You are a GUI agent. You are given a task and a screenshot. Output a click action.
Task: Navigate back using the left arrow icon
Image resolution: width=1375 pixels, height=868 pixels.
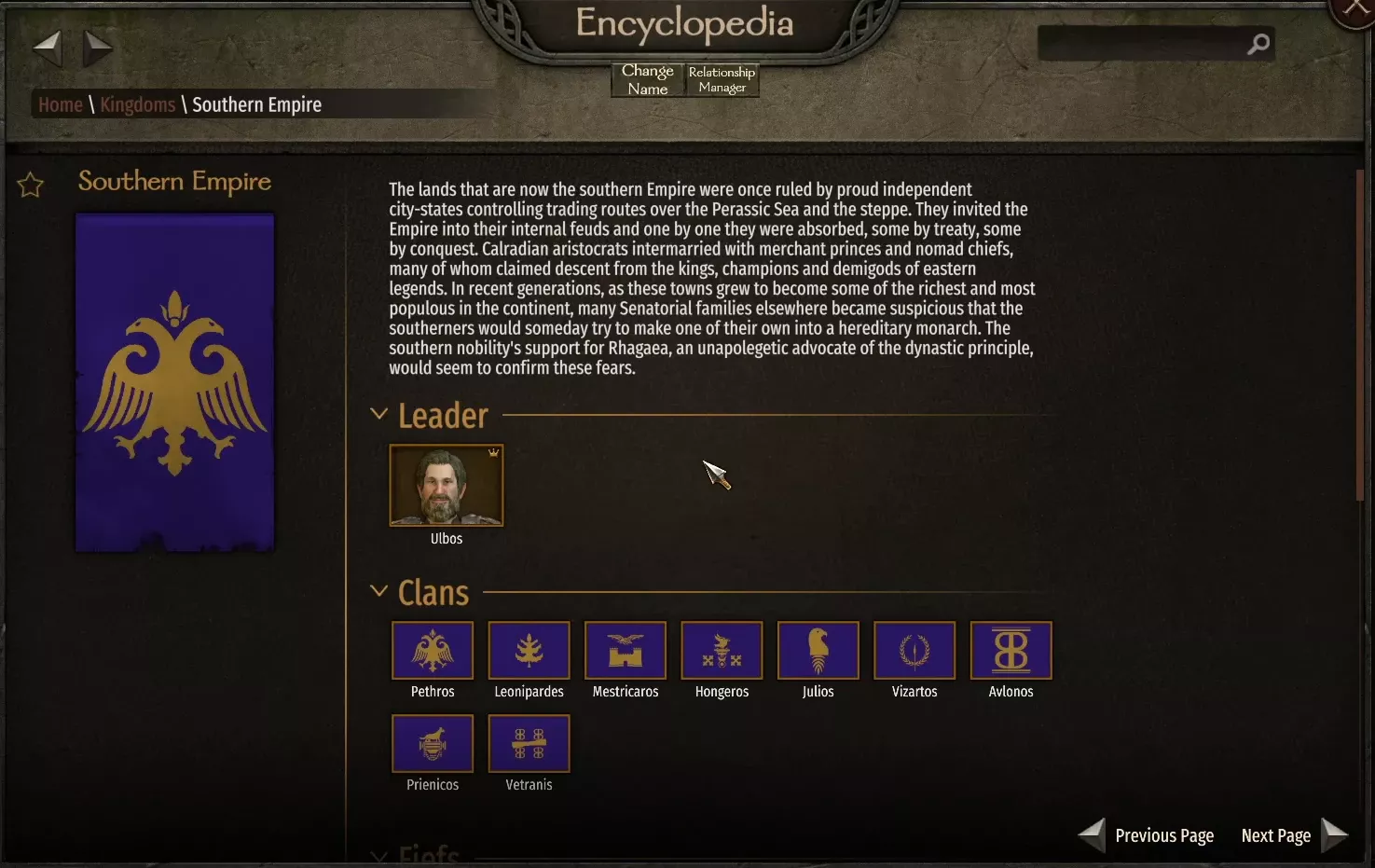48,48
